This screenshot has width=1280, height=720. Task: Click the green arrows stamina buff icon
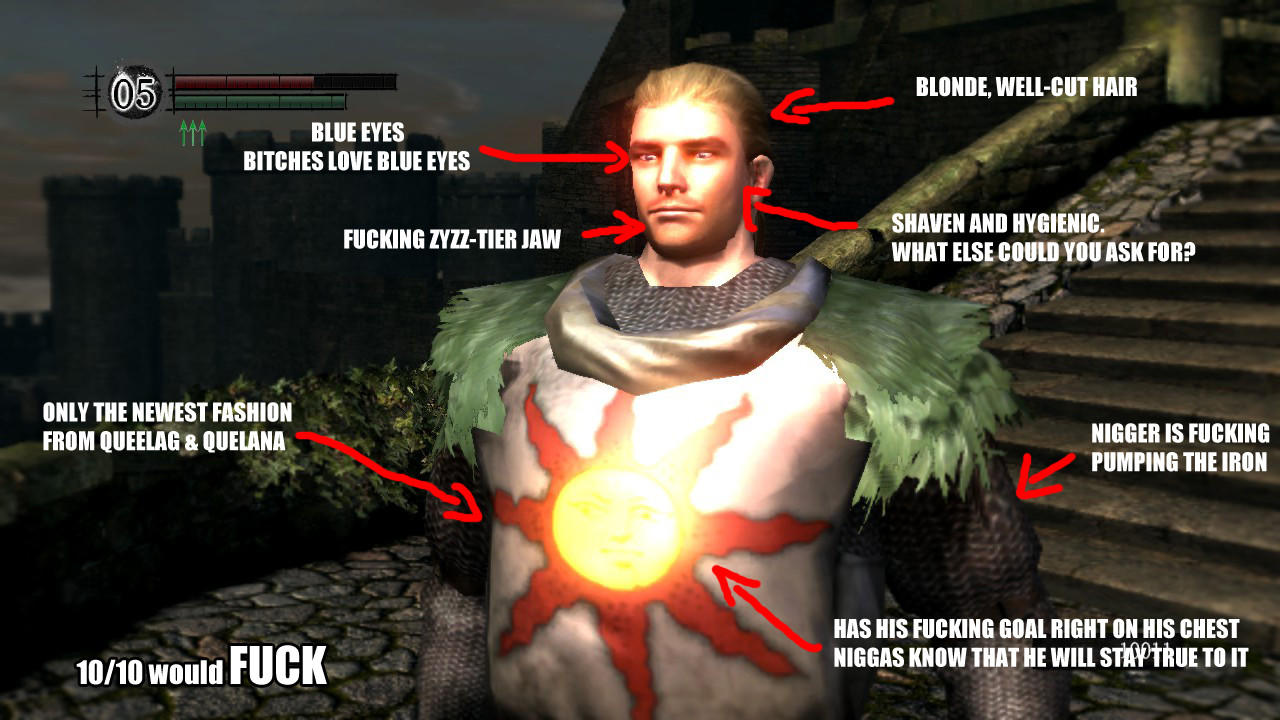(x=192, y=132)
